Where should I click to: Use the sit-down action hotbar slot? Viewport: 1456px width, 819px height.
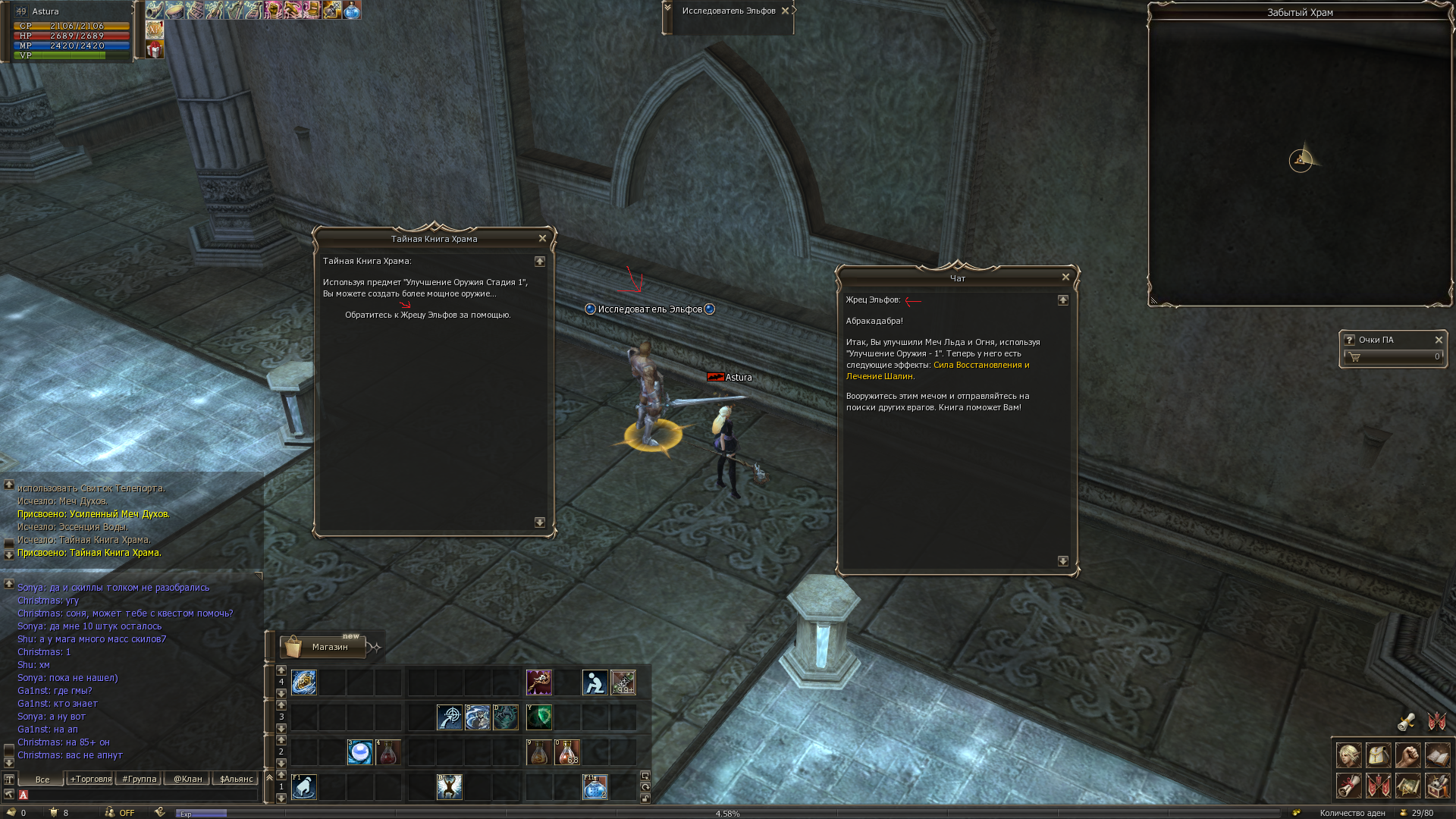595,682
